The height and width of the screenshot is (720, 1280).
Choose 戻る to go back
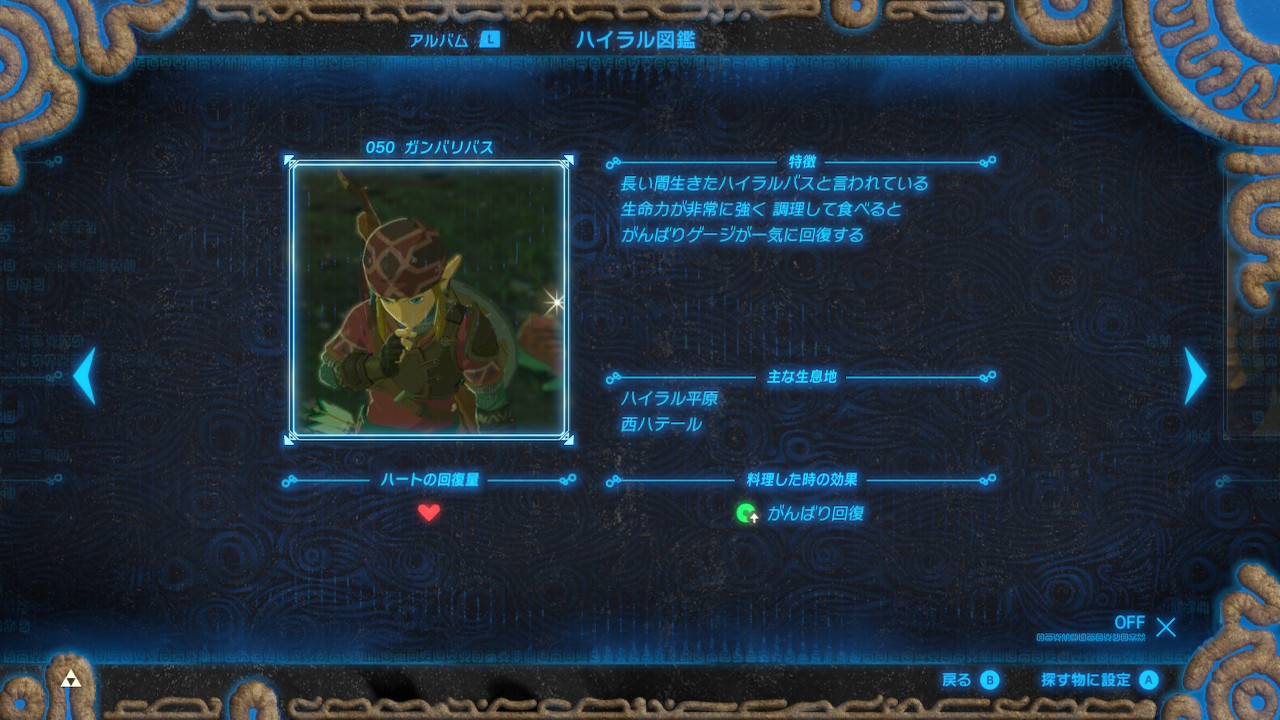970,680
